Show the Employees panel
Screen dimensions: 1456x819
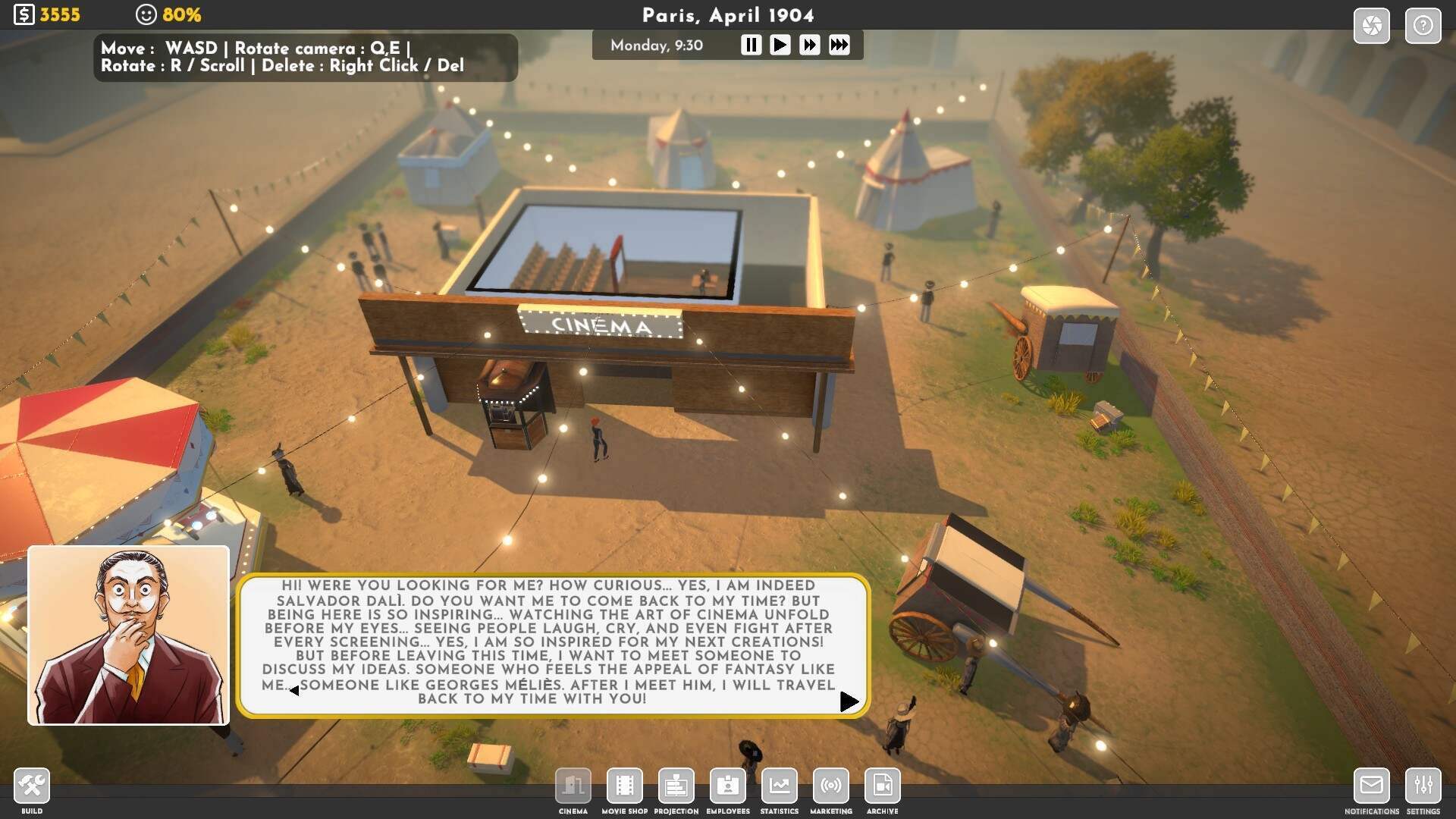(728, 786)
